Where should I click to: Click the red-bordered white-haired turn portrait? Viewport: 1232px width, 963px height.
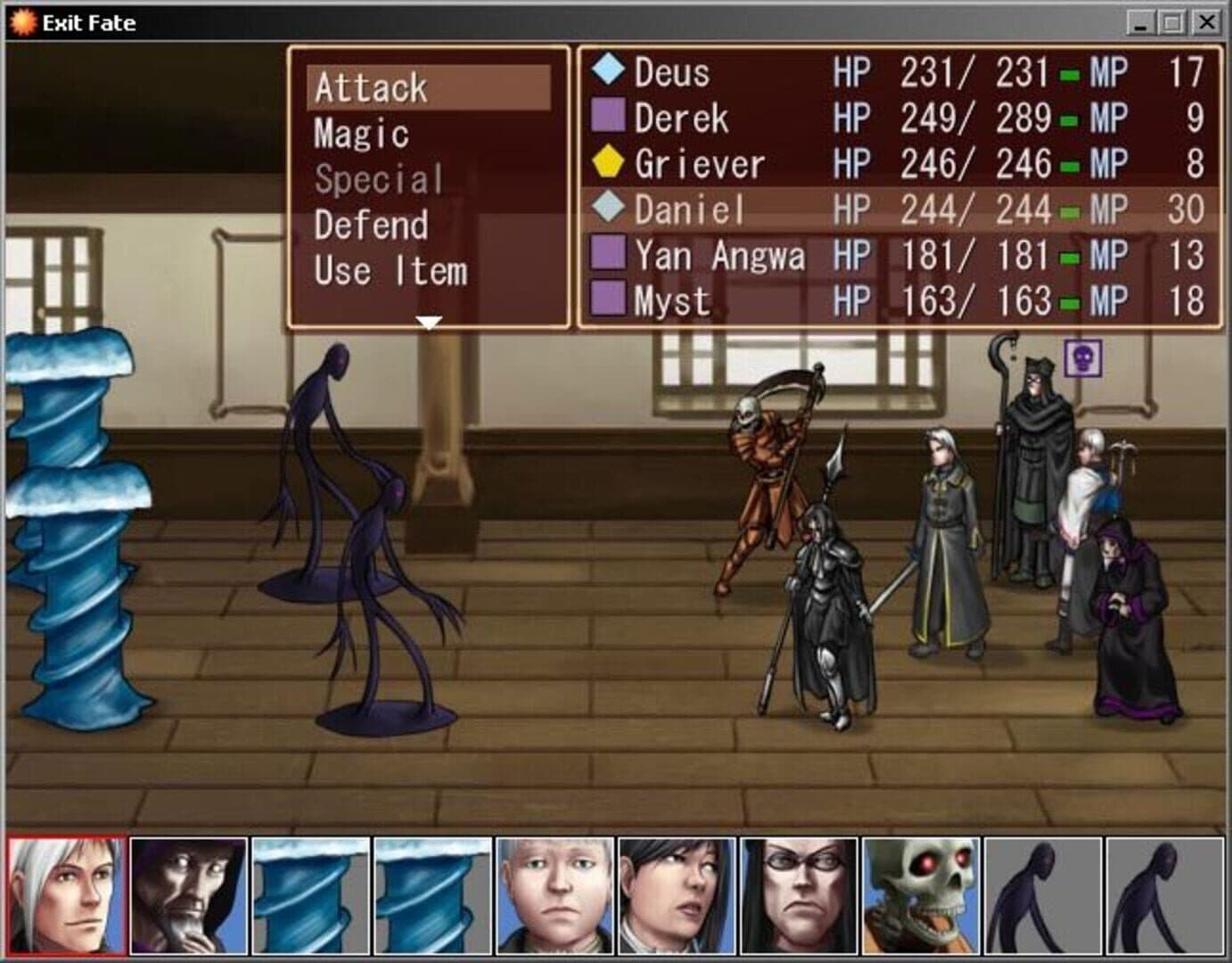click(66, 895)
